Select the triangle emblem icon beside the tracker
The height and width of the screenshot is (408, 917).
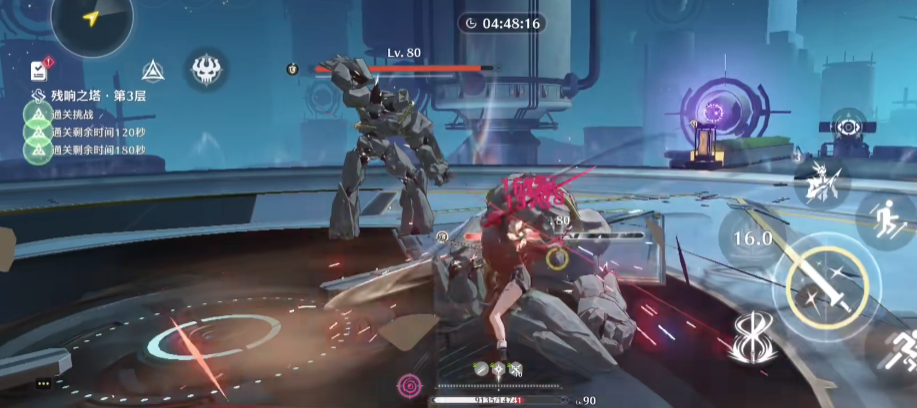click(x=152, y=70)
